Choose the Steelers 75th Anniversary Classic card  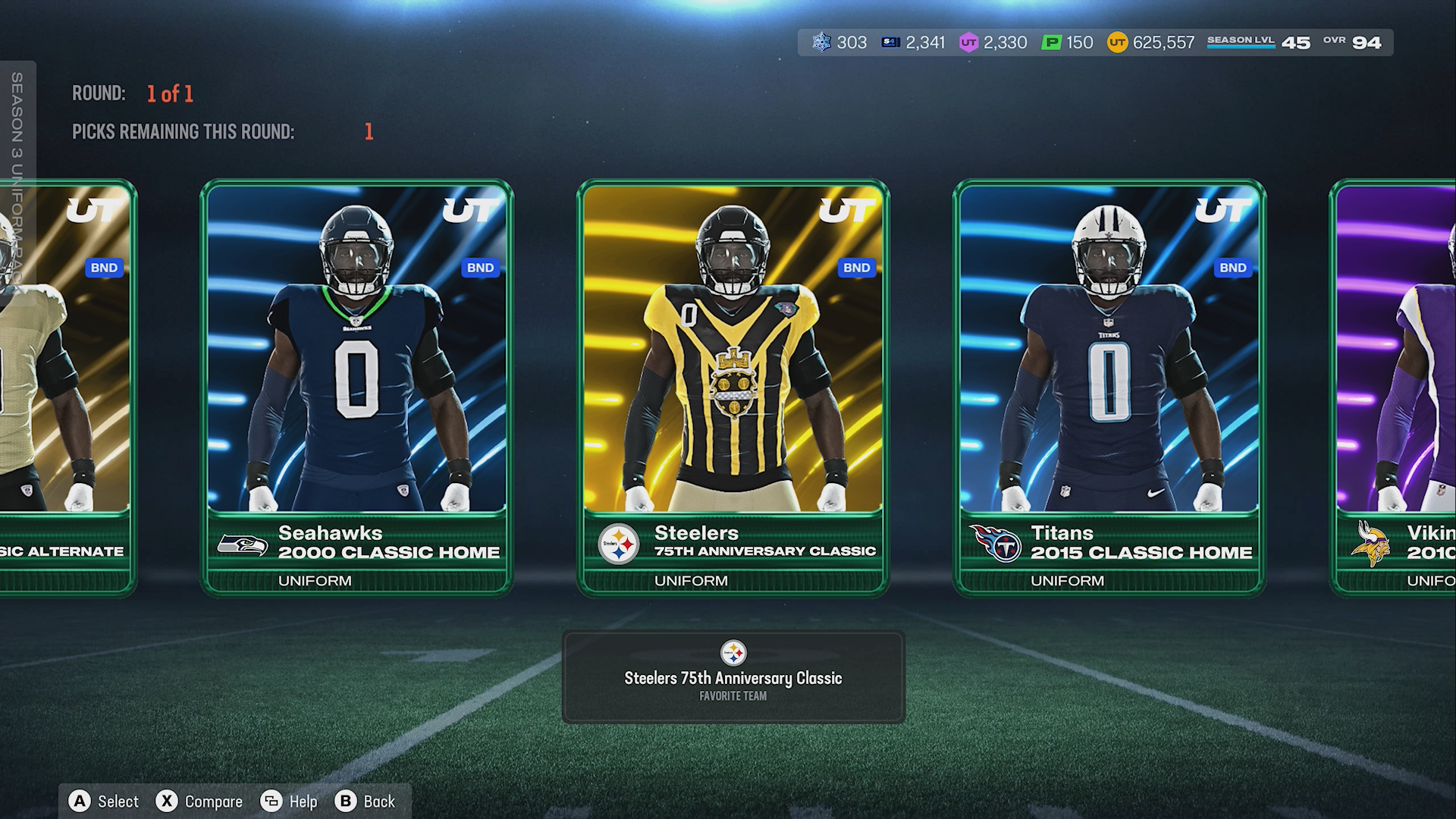tap(733, 387)
